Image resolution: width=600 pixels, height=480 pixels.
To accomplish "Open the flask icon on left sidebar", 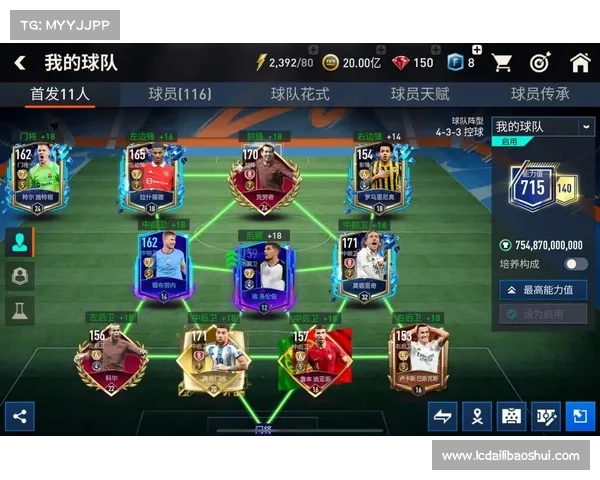I will click(19, 311).
